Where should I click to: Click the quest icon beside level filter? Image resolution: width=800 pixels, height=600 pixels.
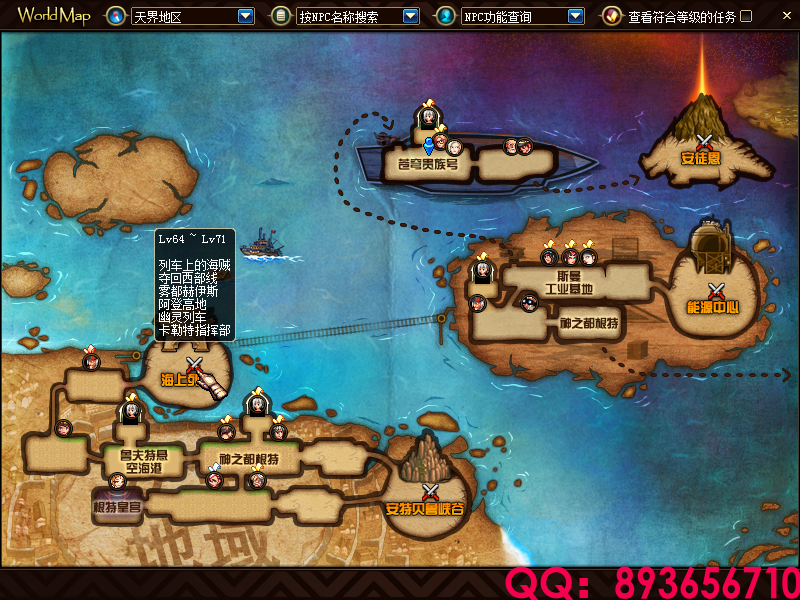[x=611, y=17]
